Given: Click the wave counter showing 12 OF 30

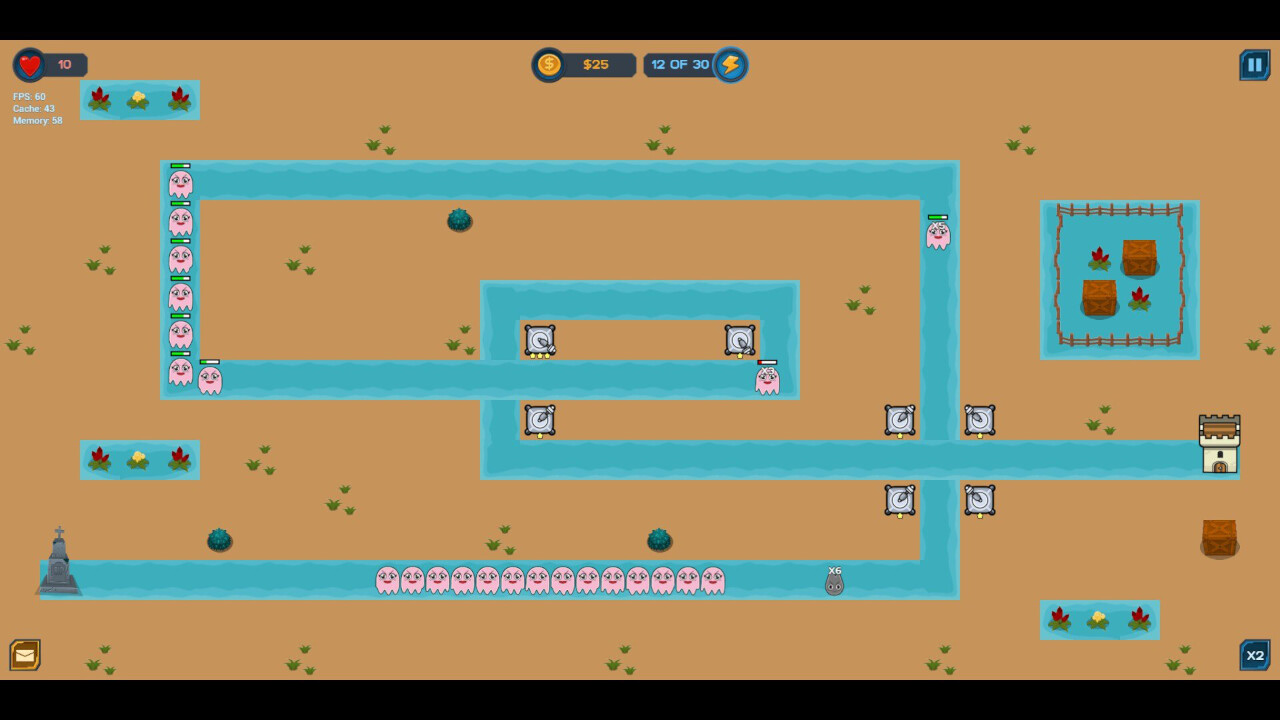Looking at the screenshot, I should click(x=681, y=64).
